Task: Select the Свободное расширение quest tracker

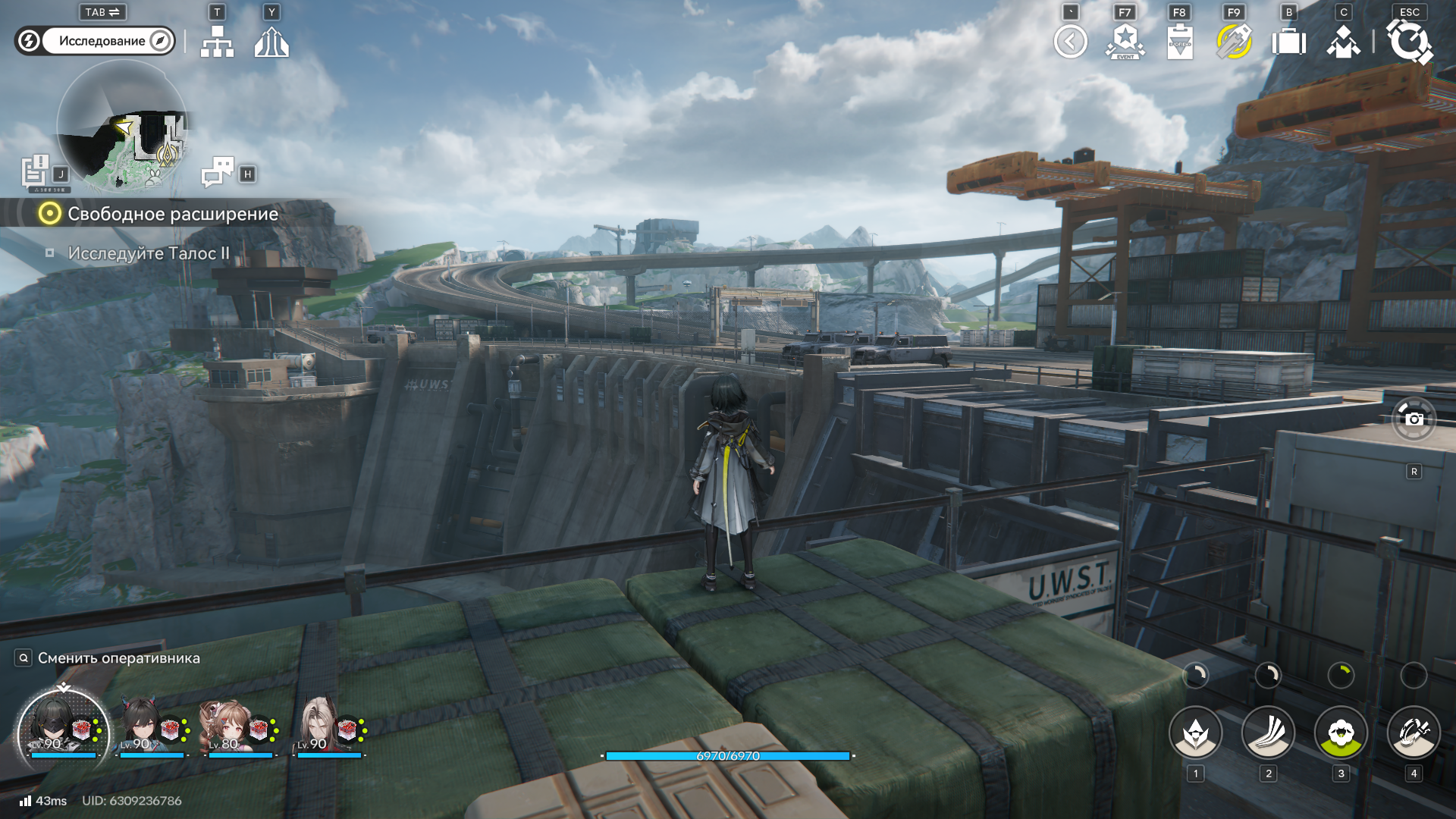Action: (x=172, y=214)
